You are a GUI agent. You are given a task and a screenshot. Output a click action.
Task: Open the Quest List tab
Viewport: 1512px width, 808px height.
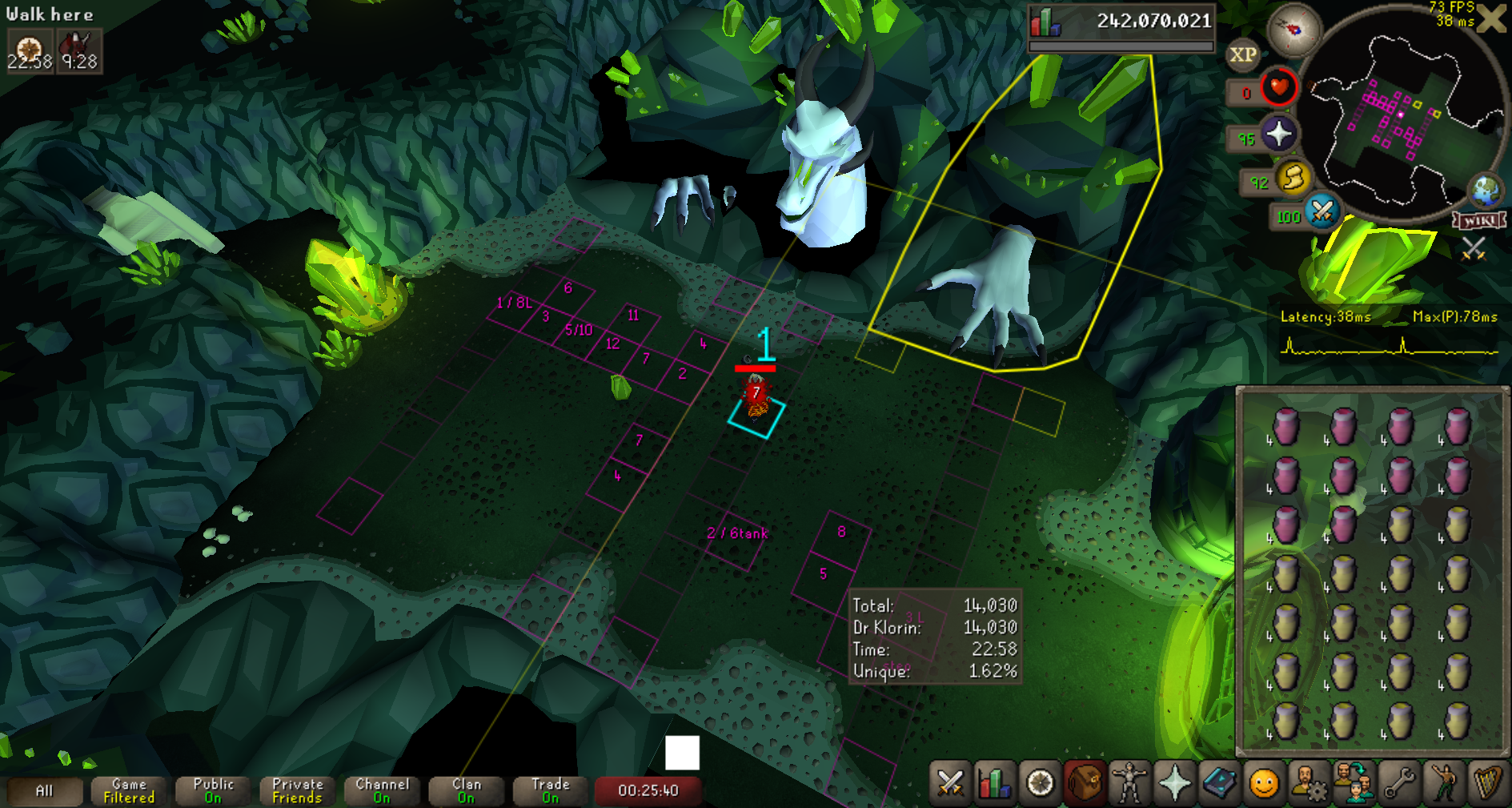[x=1040, y=782]
